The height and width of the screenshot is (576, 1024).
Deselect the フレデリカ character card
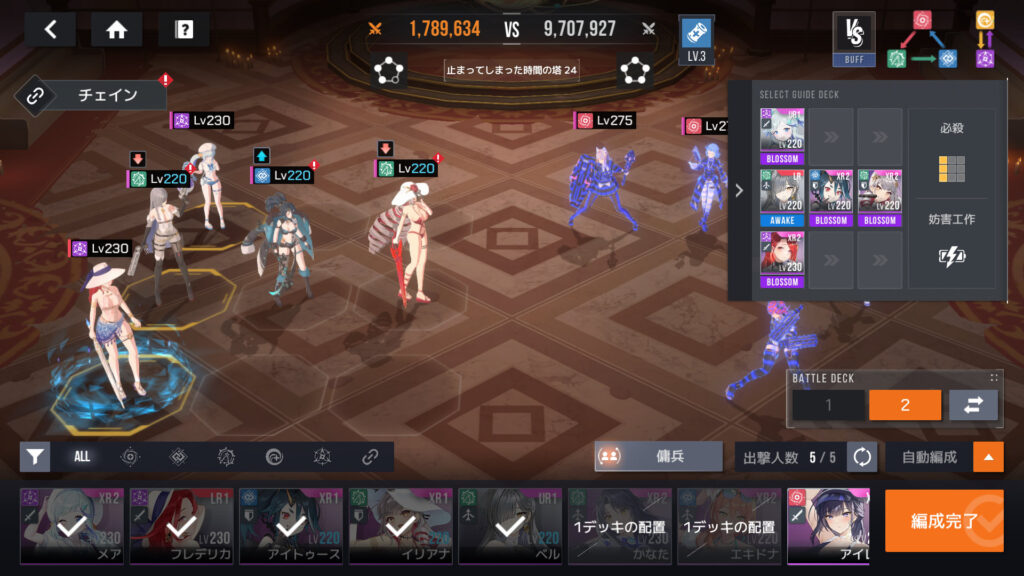coord(181,527)
